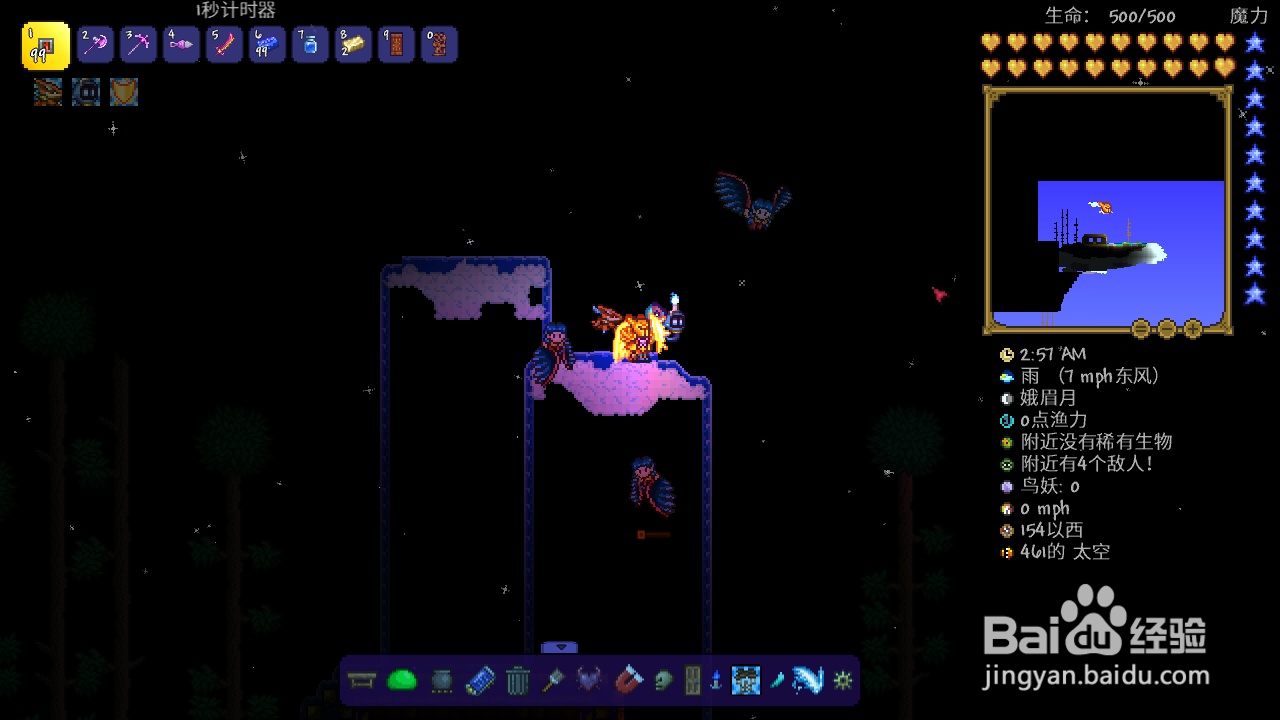Image resolution: width=1280 pixels, height=720 pixels.
Task: Equip the pink drill in slot 4
Action: pyautogui.click(x=182, y=45)
